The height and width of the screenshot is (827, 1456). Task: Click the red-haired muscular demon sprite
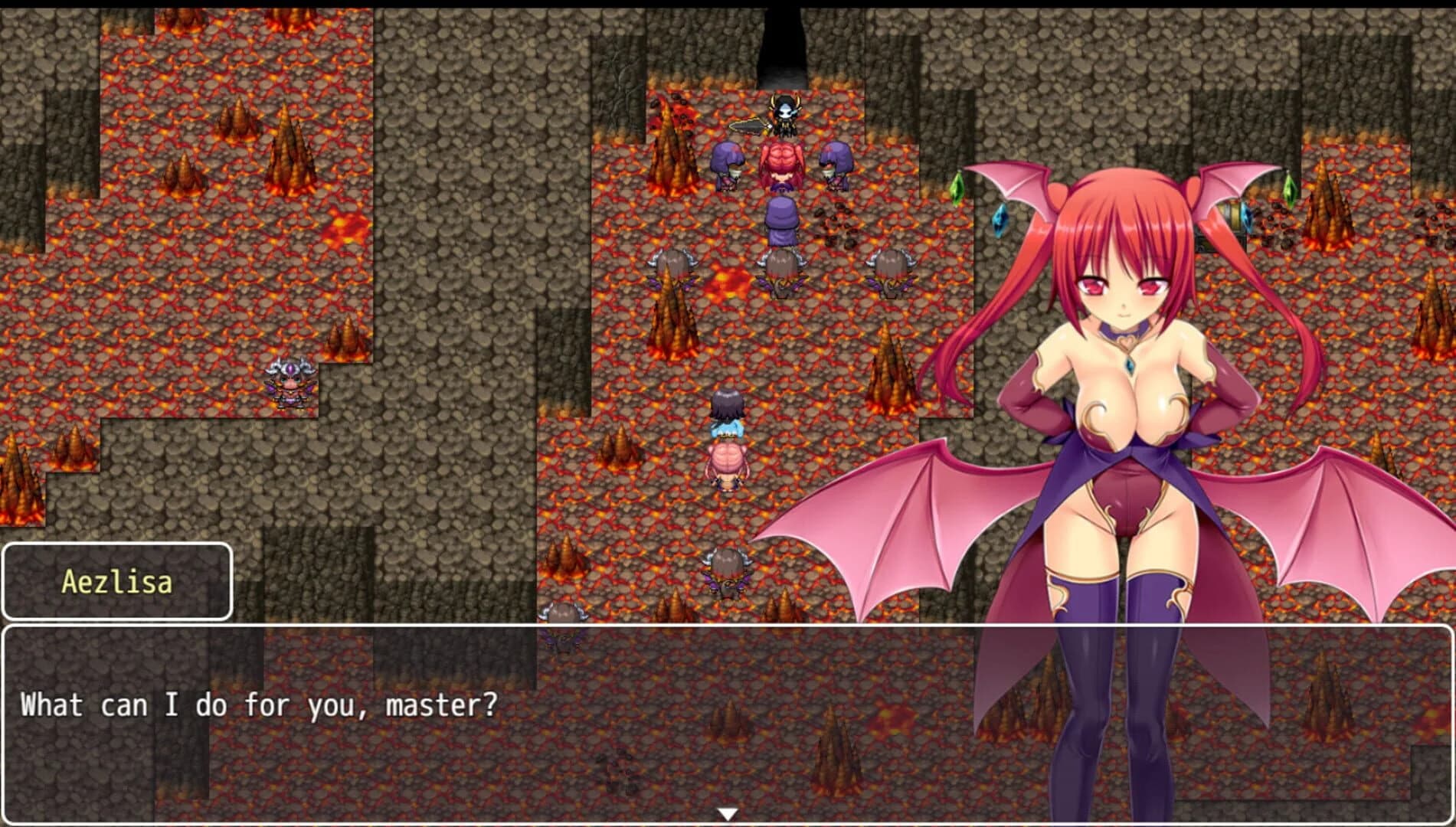(781, 167)
